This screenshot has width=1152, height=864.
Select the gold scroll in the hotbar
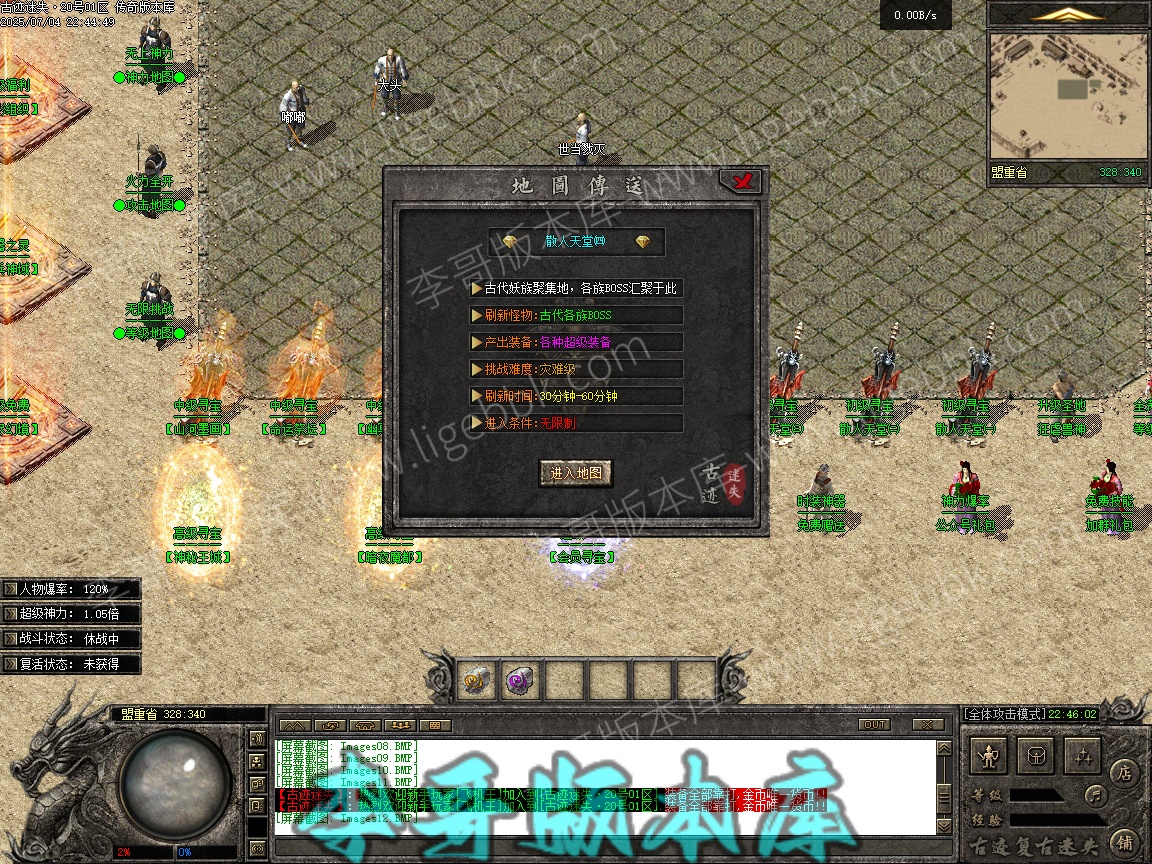pyautogui.click(x=475, y=681)
